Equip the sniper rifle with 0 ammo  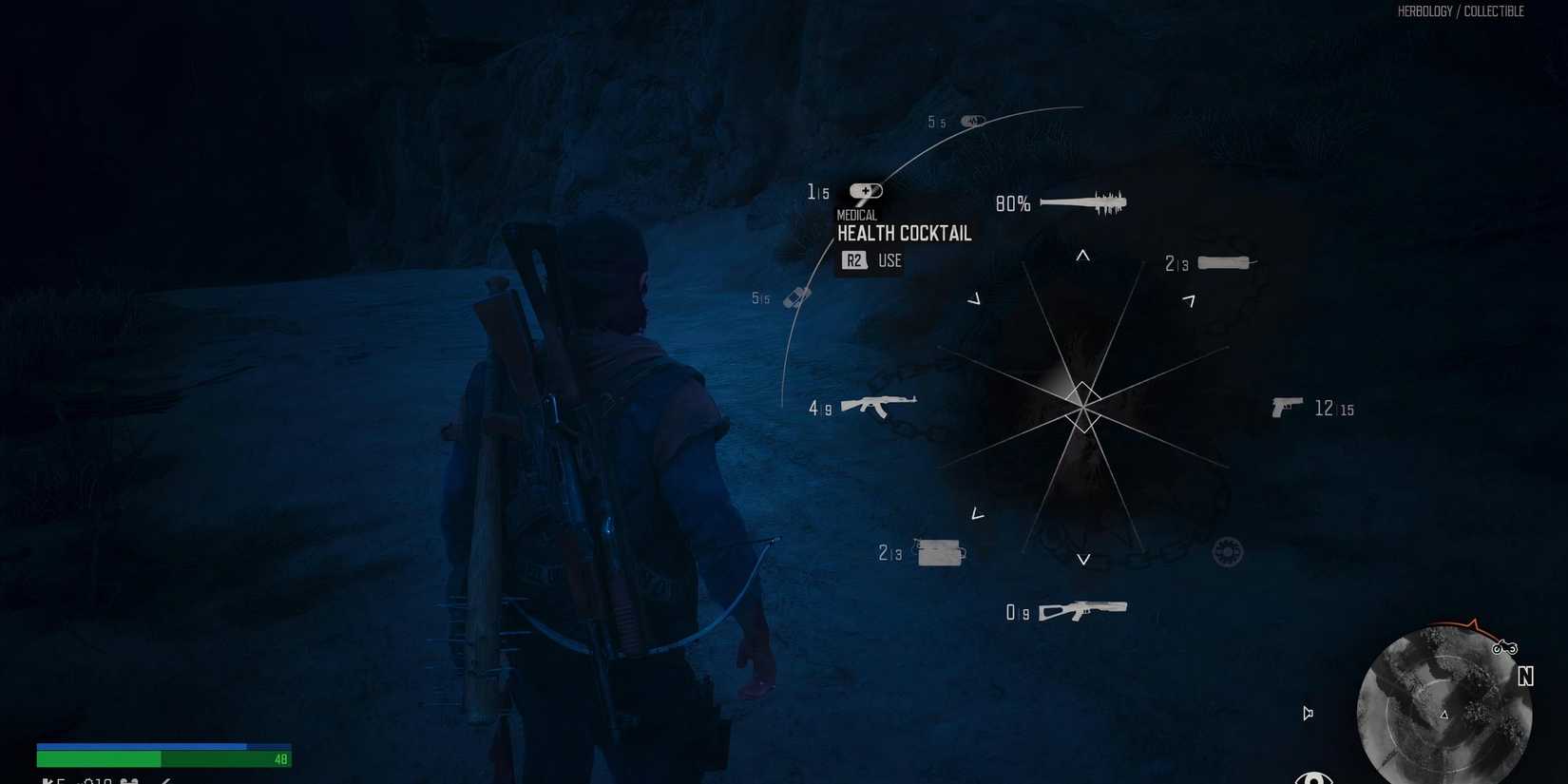1083,610
